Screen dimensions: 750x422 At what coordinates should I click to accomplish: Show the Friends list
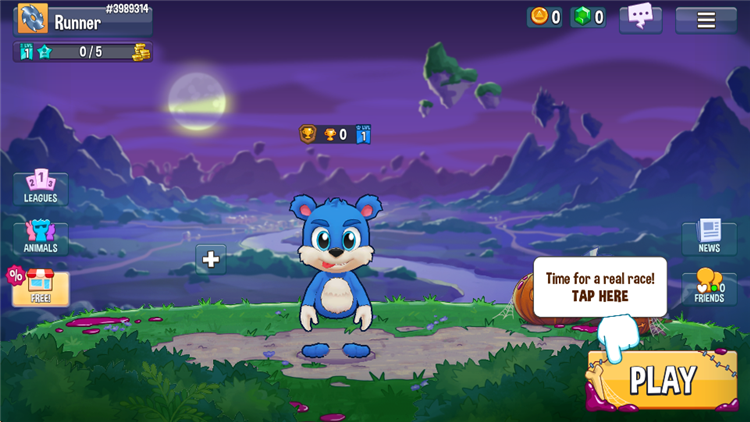709,287
